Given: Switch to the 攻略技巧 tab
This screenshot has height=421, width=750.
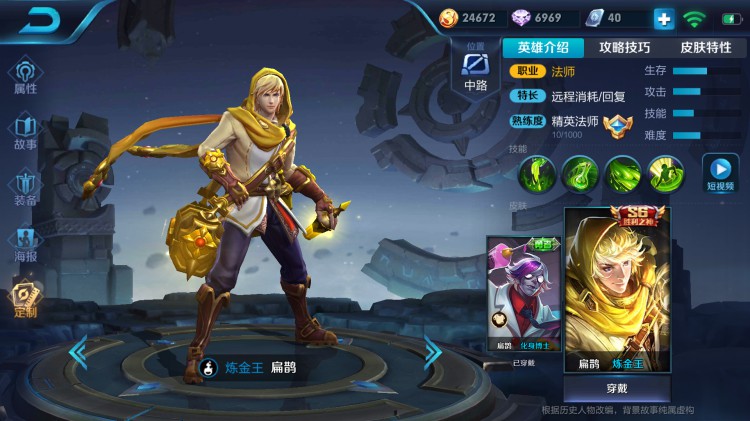Looking at the screenshot, I should [624, 47].
